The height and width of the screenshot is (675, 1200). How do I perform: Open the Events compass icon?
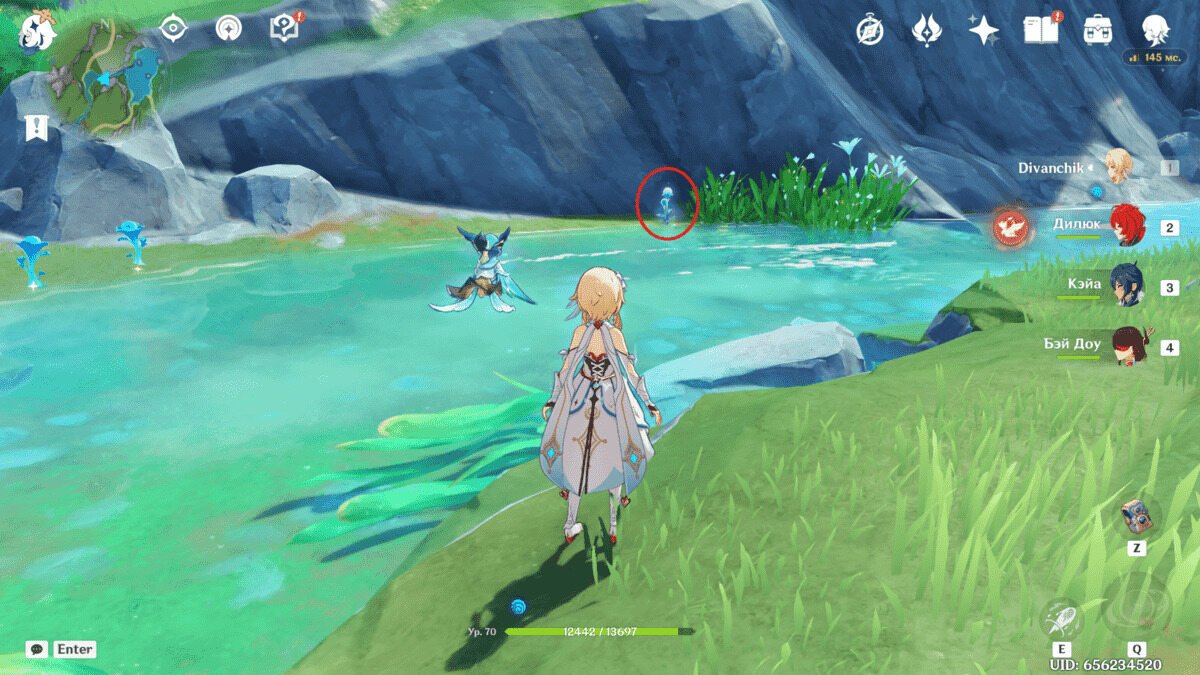869,30
